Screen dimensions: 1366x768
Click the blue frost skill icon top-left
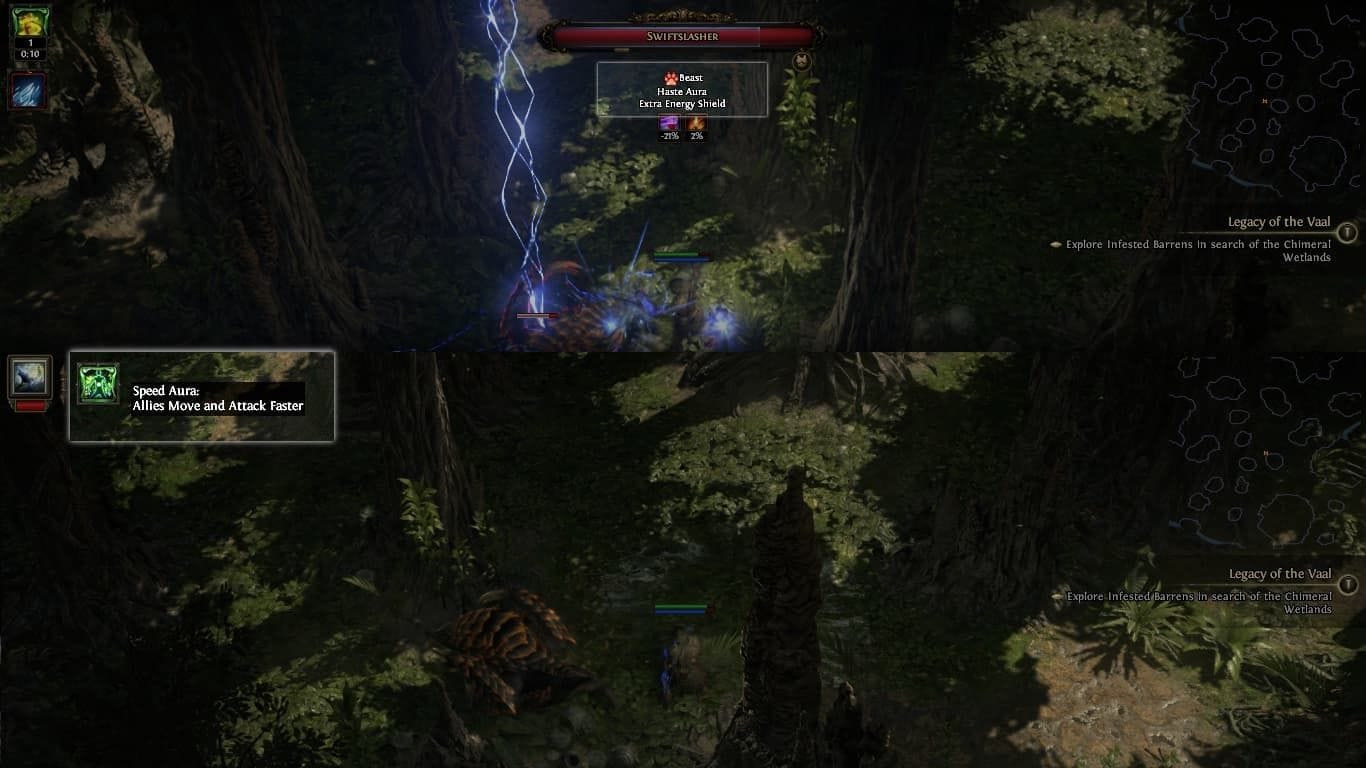[27, 91]
